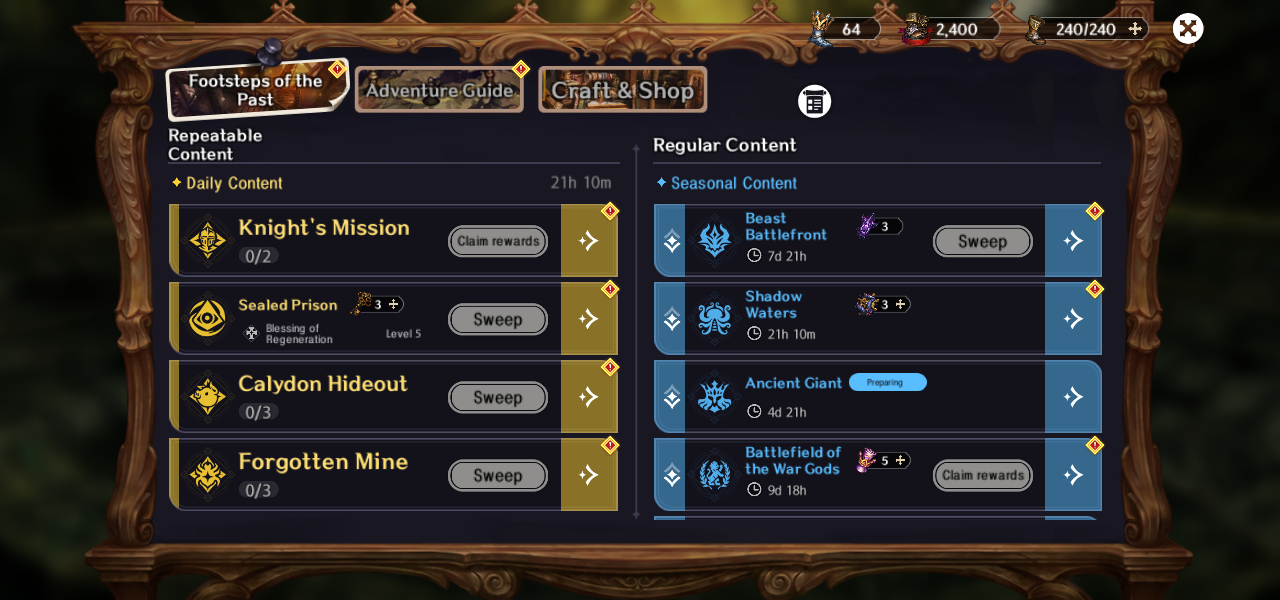Sweep the Sealed Prison
The height and width of the screenshot is (600, 1280).
tap(498, 319)
